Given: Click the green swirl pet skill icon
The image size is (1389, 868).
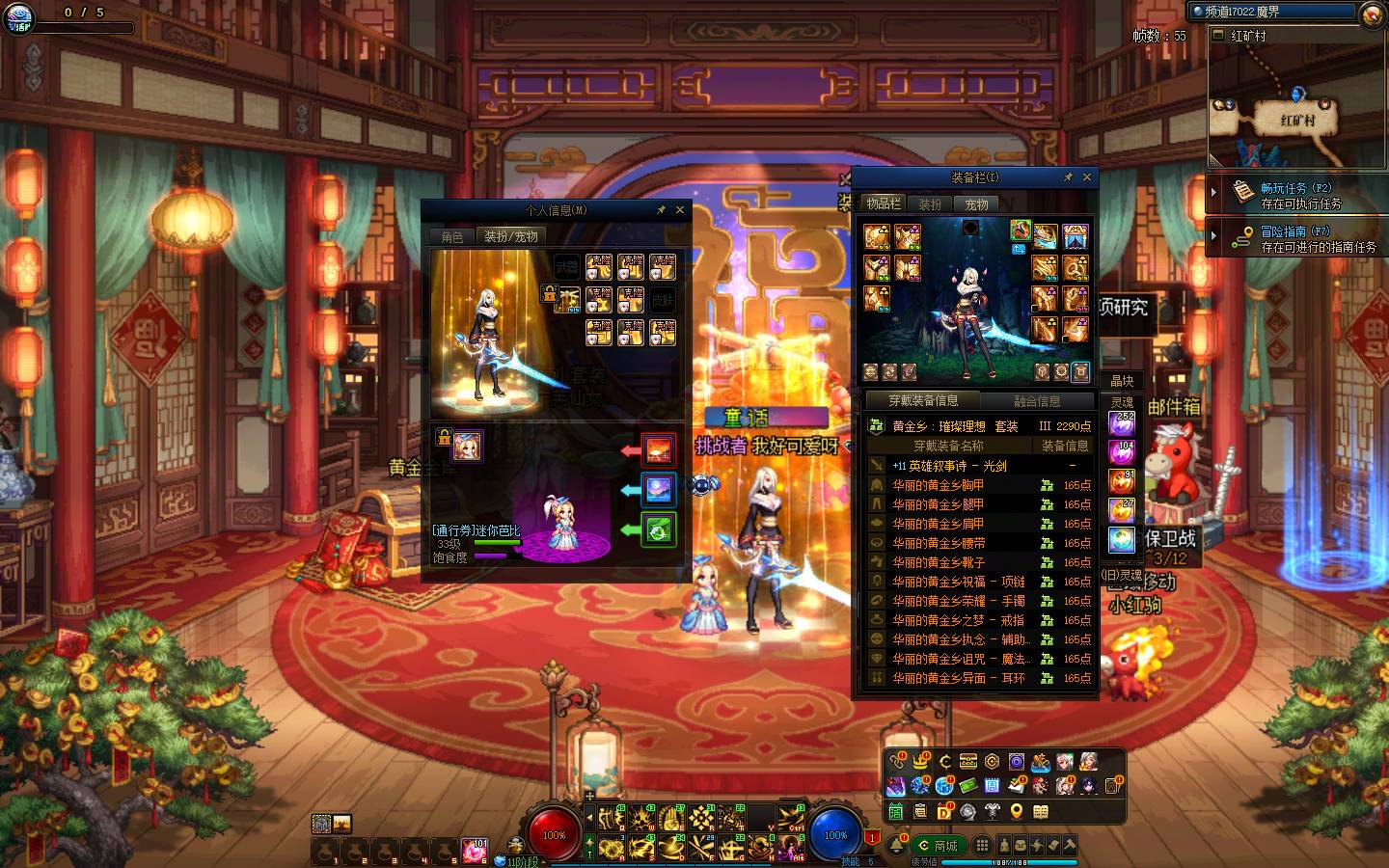Looking at the screenshot, I should (x=659, y=529).
